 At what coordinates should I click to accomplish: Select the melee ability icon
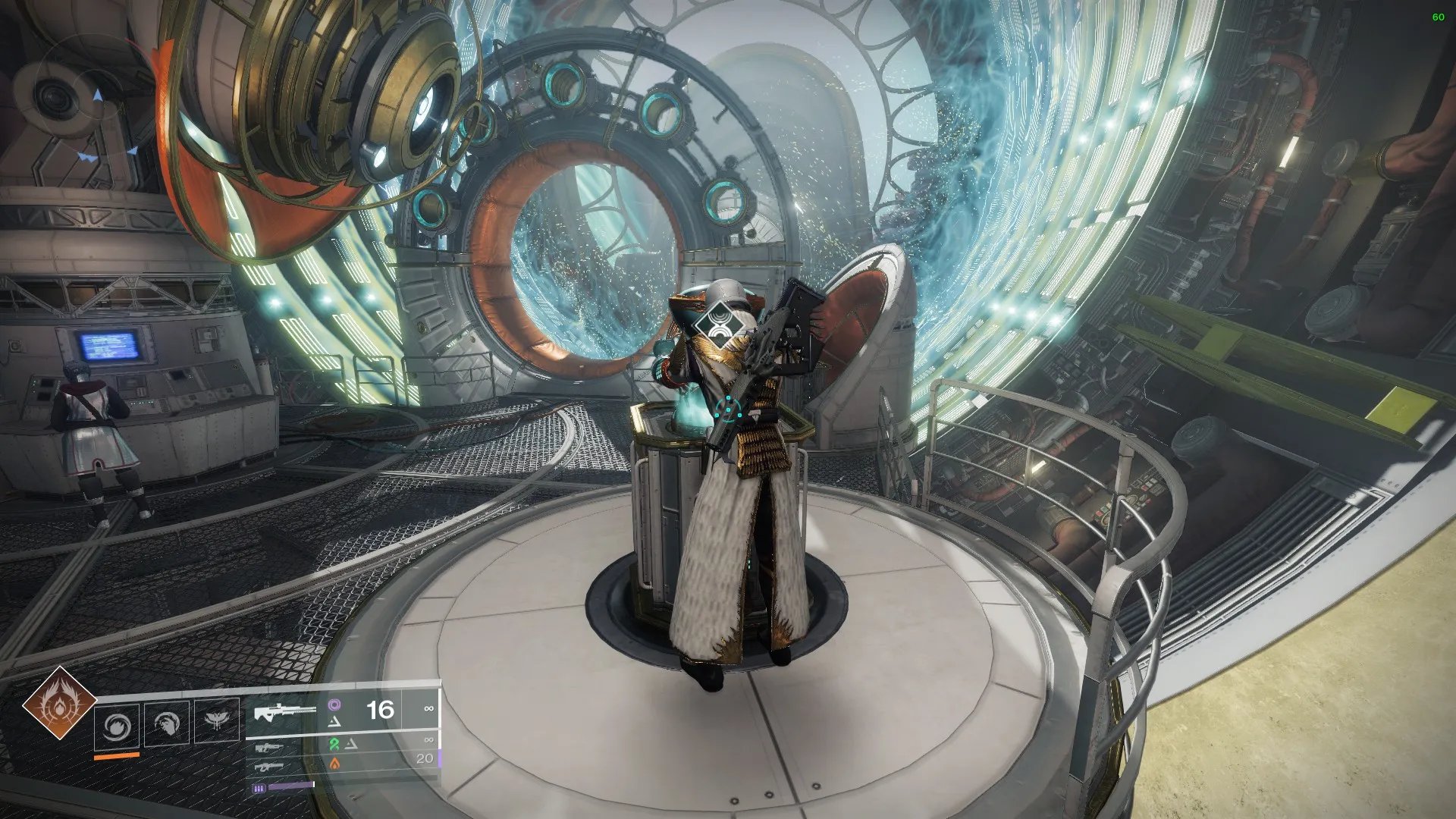(x=167, y=724)
